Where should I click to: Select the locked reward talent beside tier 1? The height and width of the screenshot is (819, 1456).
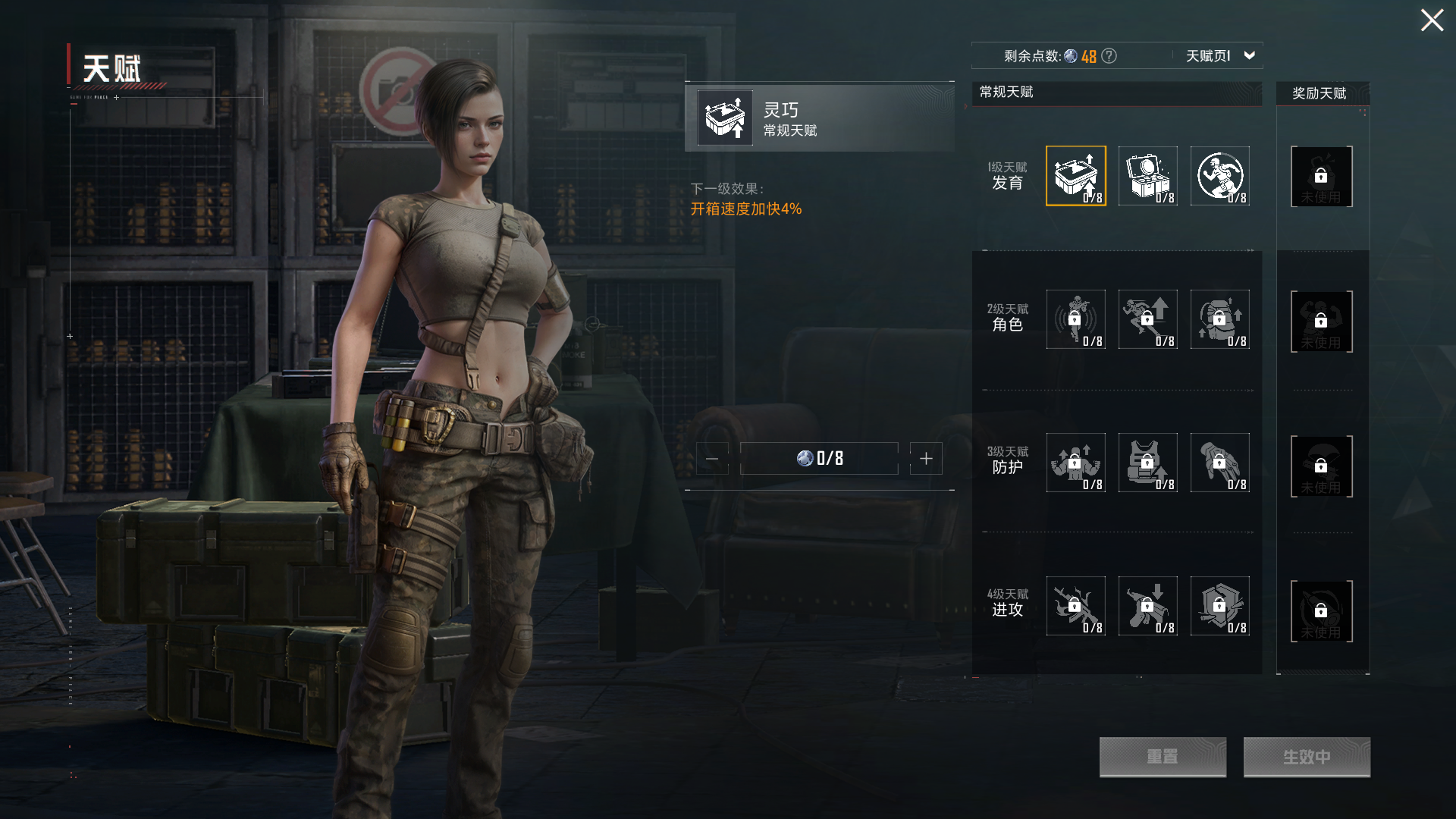coord(1321,177)
